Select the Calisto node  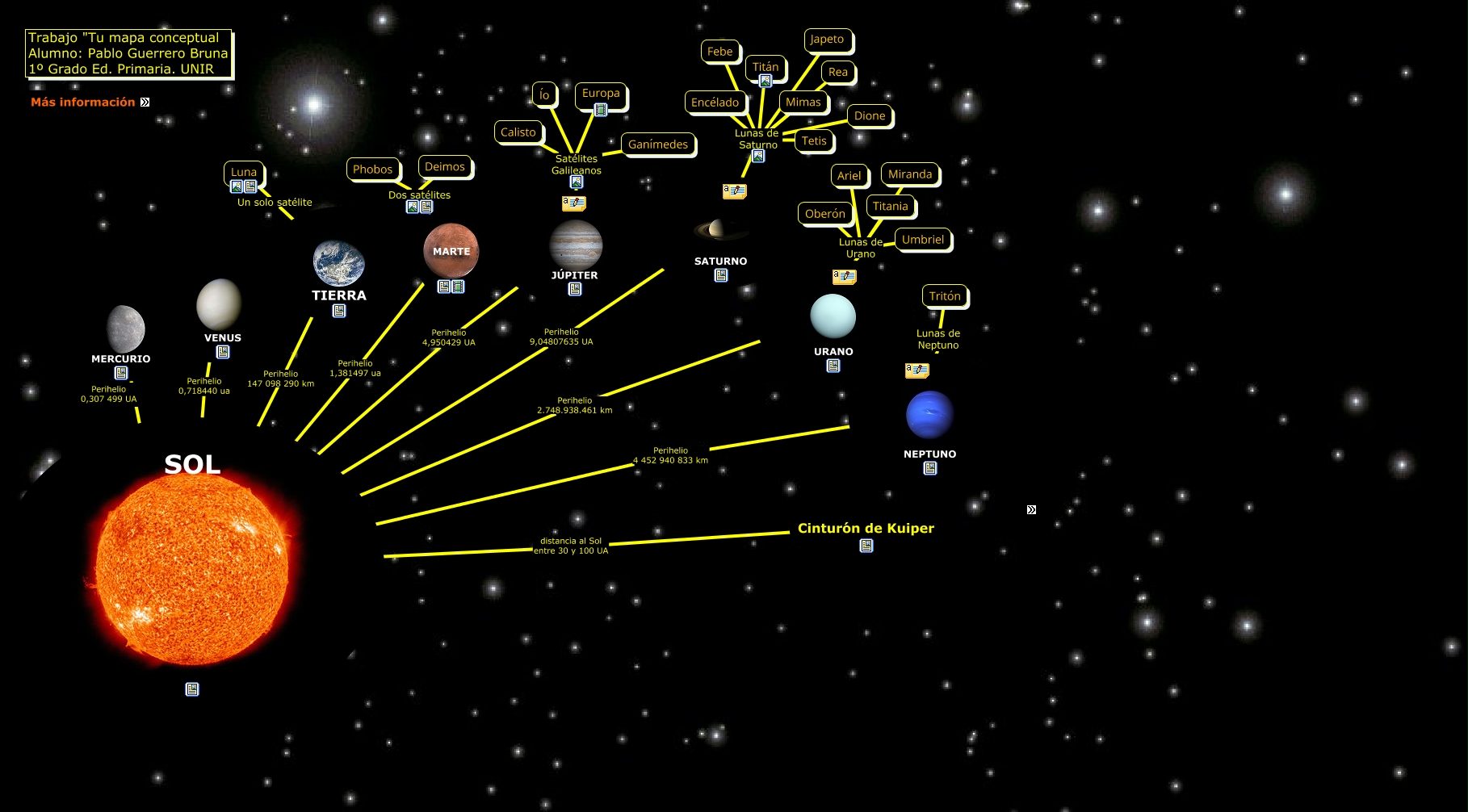pyautogui.click(x=518, y=132)
